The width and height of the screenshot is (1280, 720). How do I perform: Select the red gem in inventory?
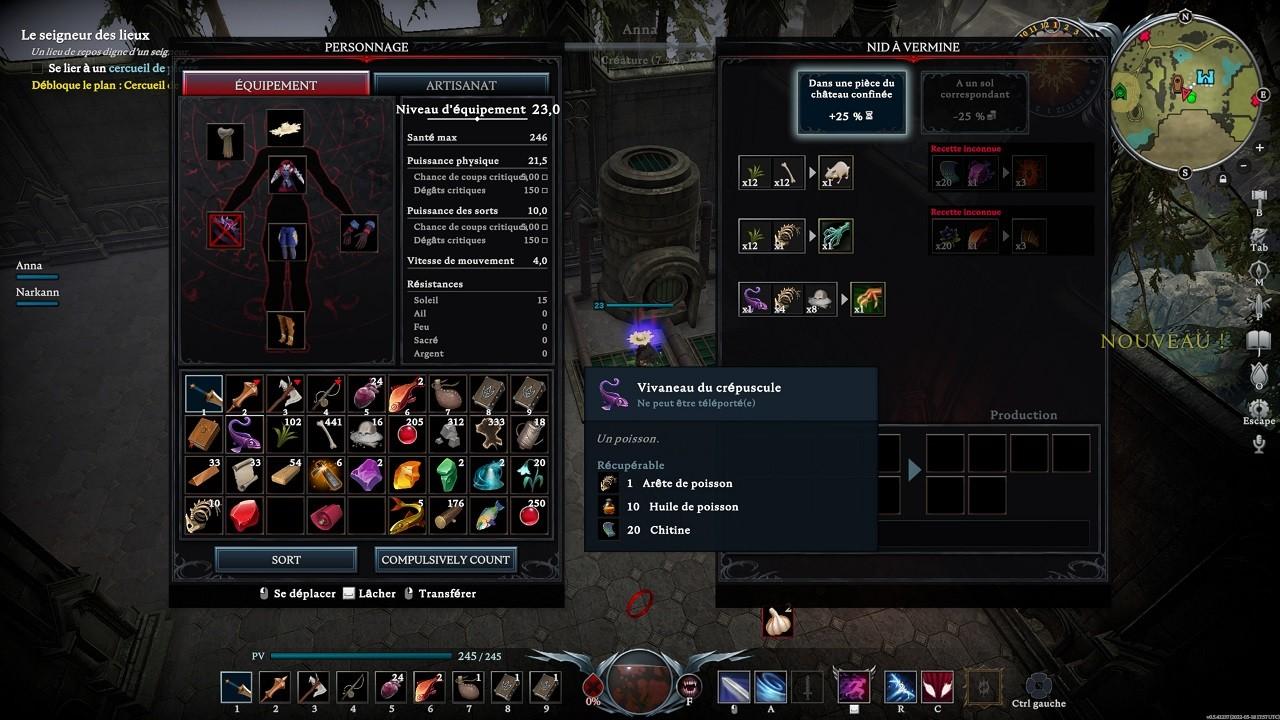pos(244,515)
